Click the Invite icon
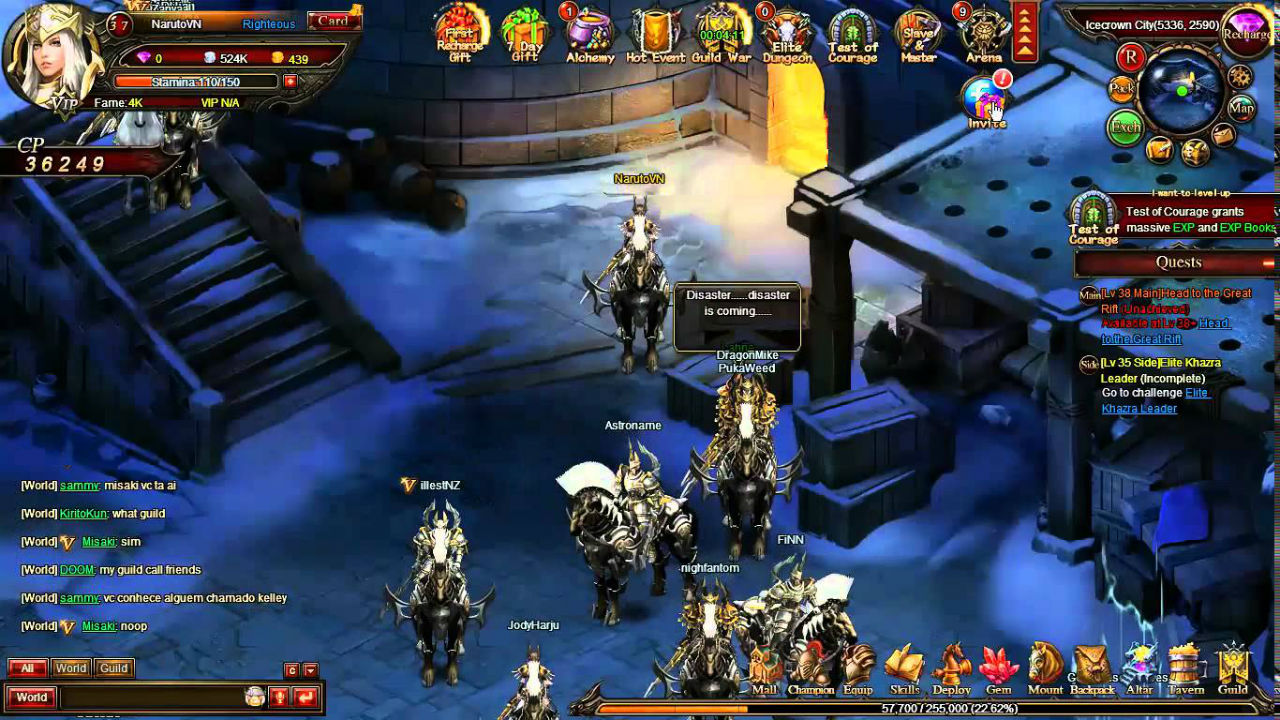Image resolution: width=1280 pixels, height=720 pixels. point(986,102)
